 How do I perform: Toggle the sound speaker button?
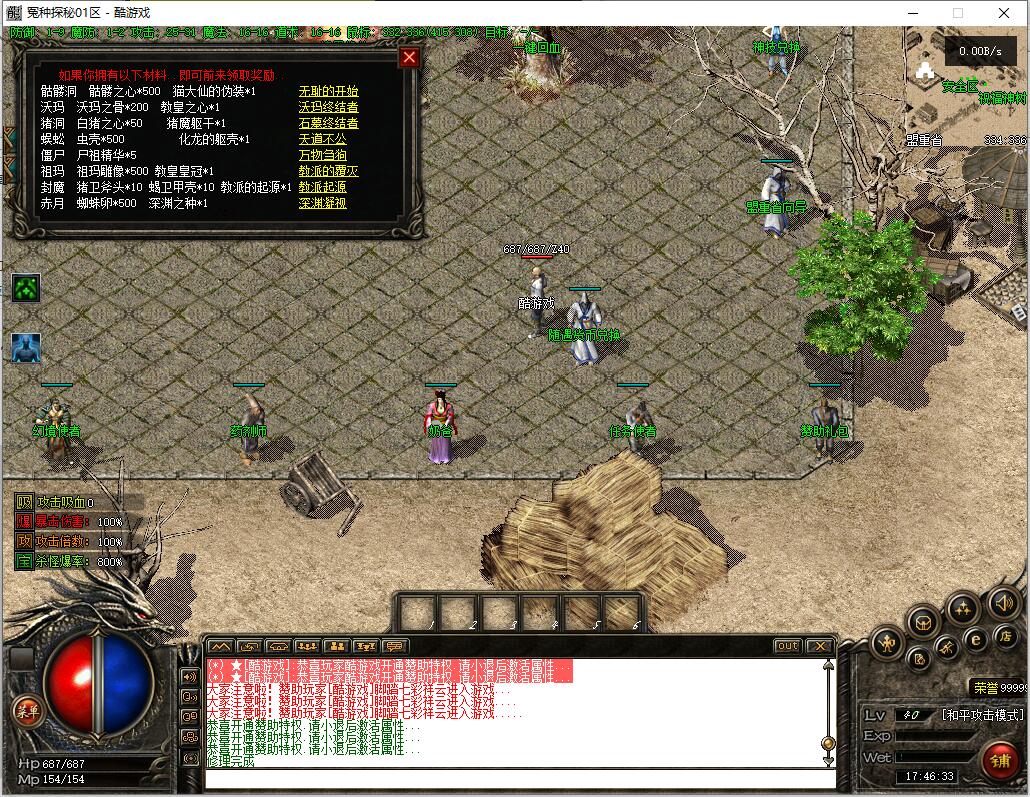coord(1003,603)
